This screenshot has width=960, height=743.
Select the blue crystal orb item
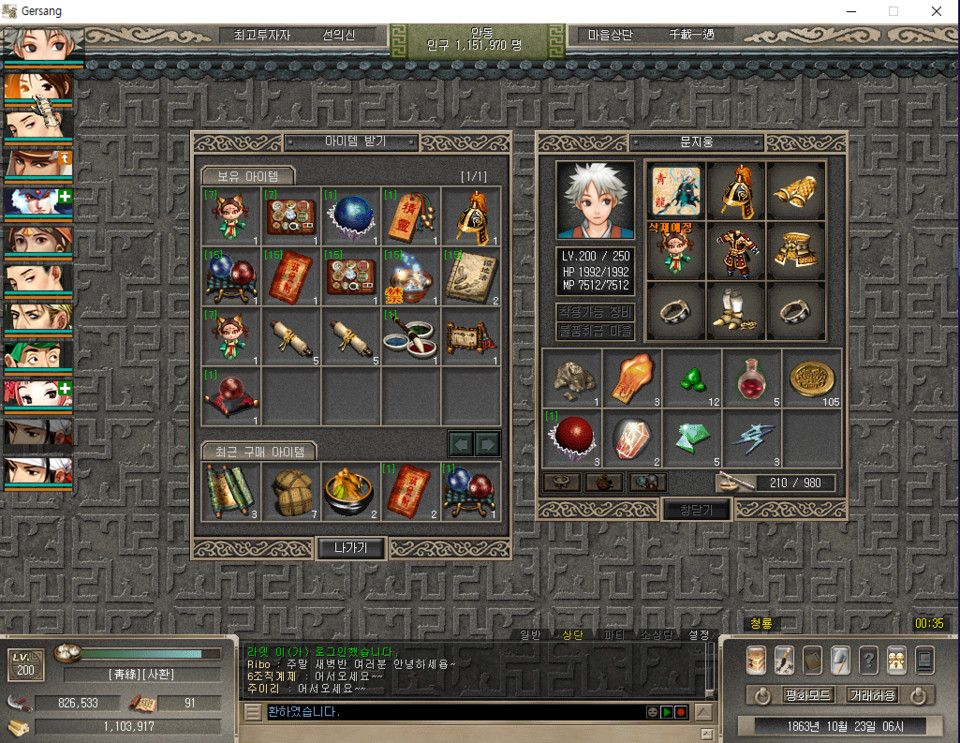coord(350,216)
